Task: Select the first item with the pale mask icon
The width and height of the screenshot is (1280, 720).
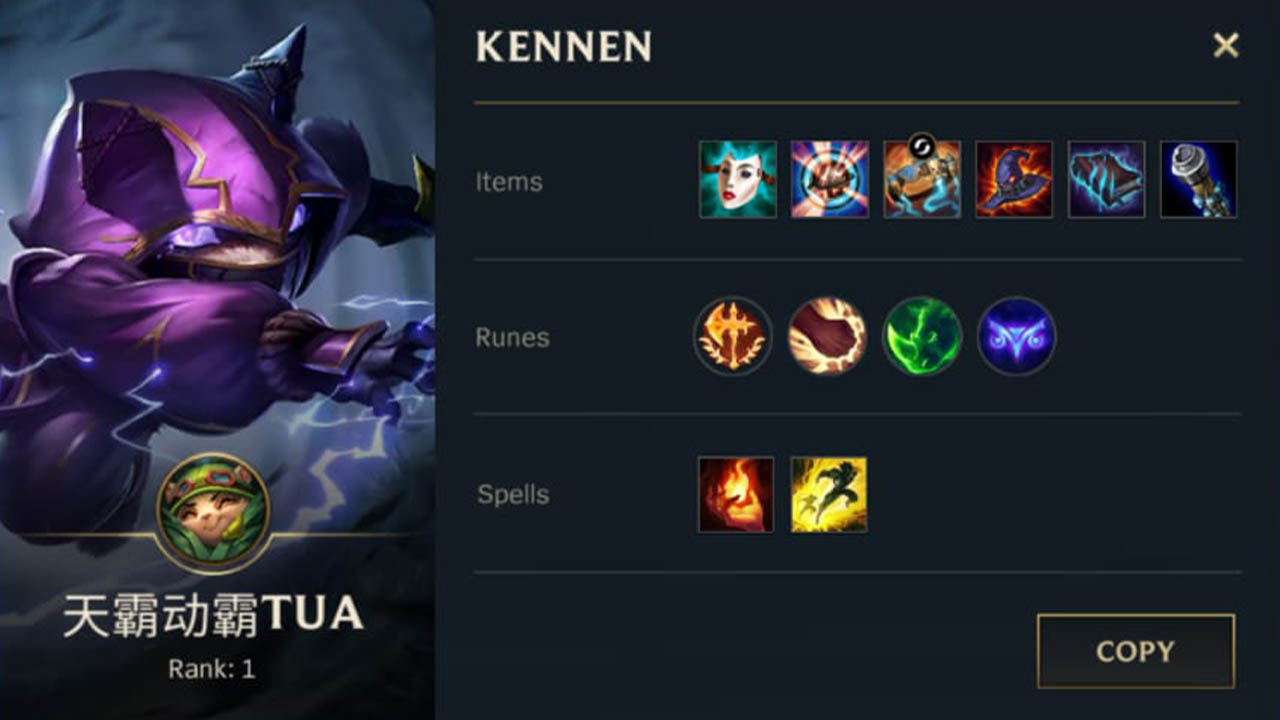Action: click(x=737, y=182)
